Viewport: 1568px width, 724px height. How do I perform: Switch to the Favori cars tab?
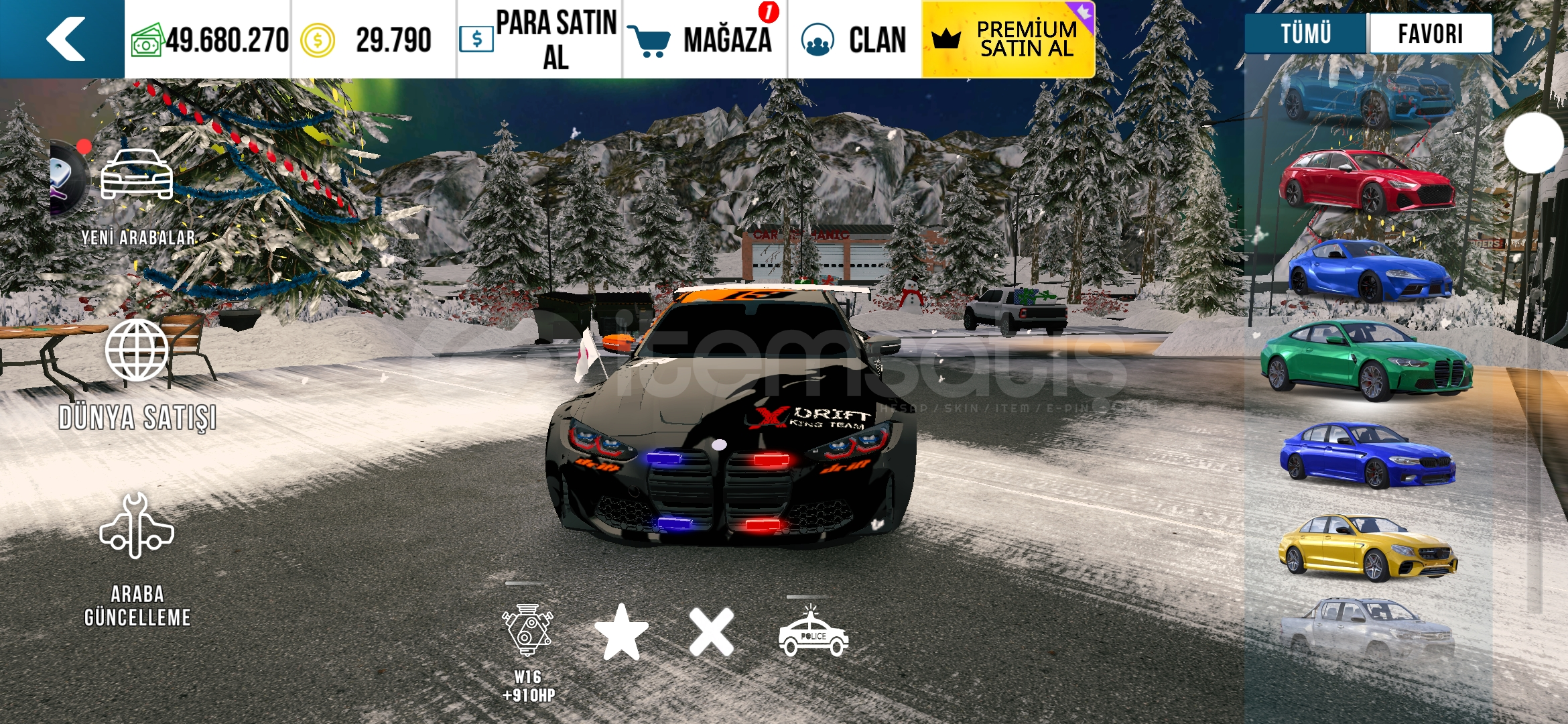point(1430,34)
